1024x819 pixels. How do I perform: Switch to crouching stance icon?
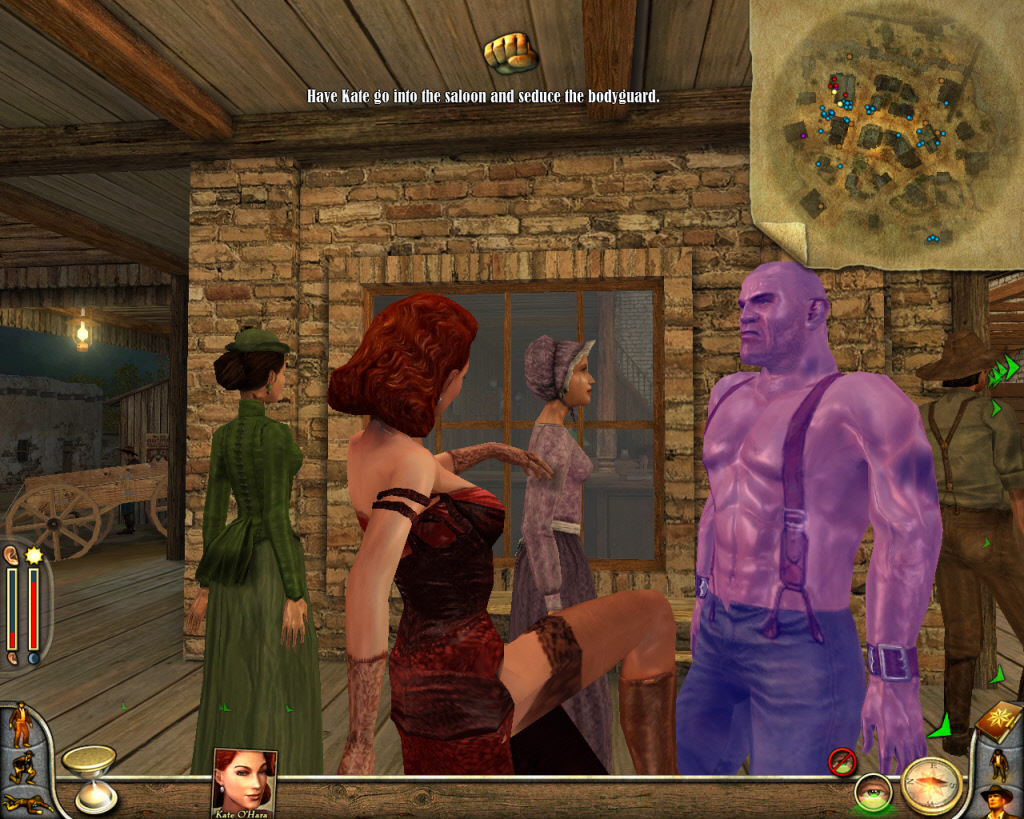[x=21, y=765]
